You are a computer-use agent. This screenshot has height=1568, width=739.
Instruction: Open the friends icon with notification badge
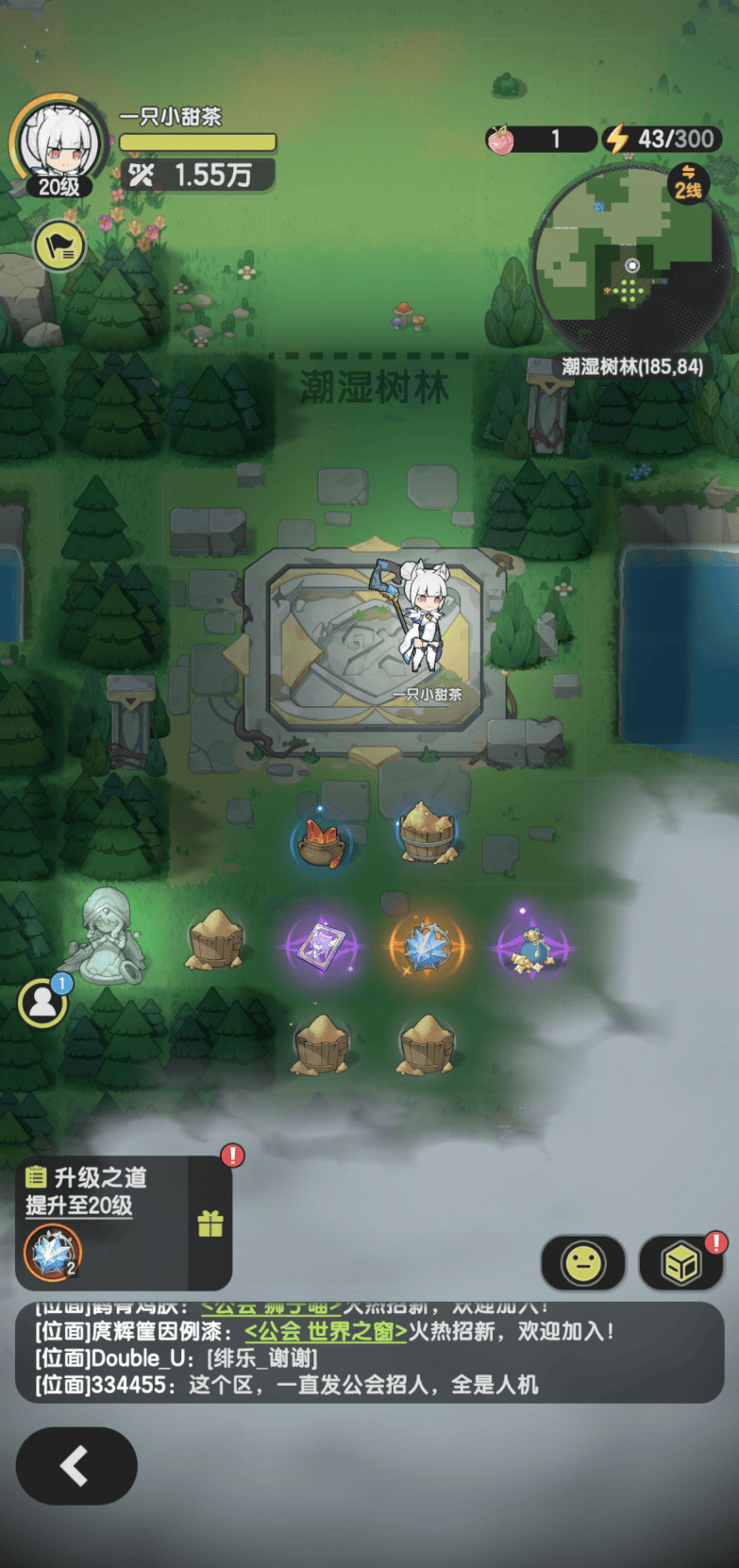42,1002
